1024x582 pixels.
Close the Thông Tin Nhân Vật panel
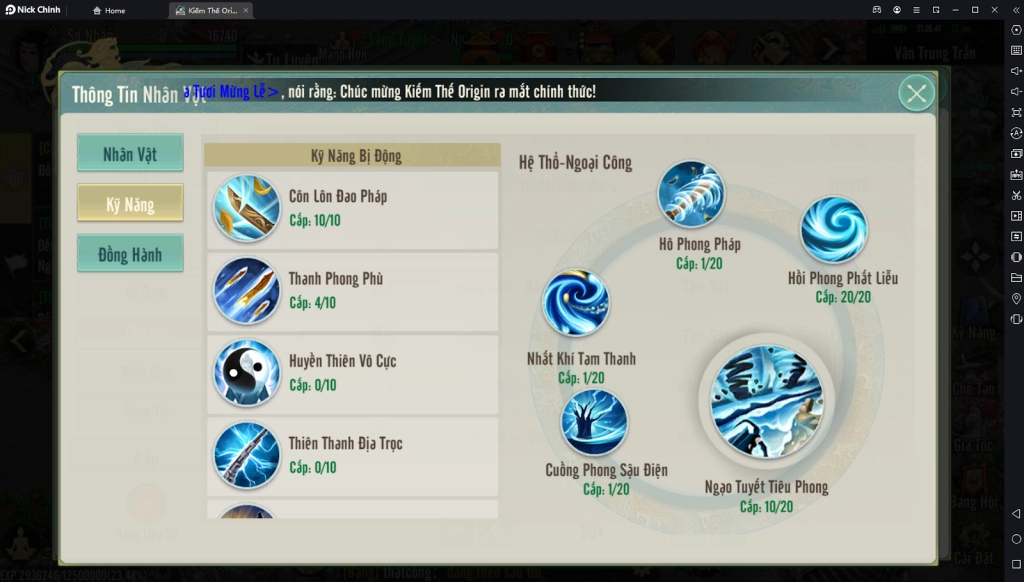coord(915,93)
